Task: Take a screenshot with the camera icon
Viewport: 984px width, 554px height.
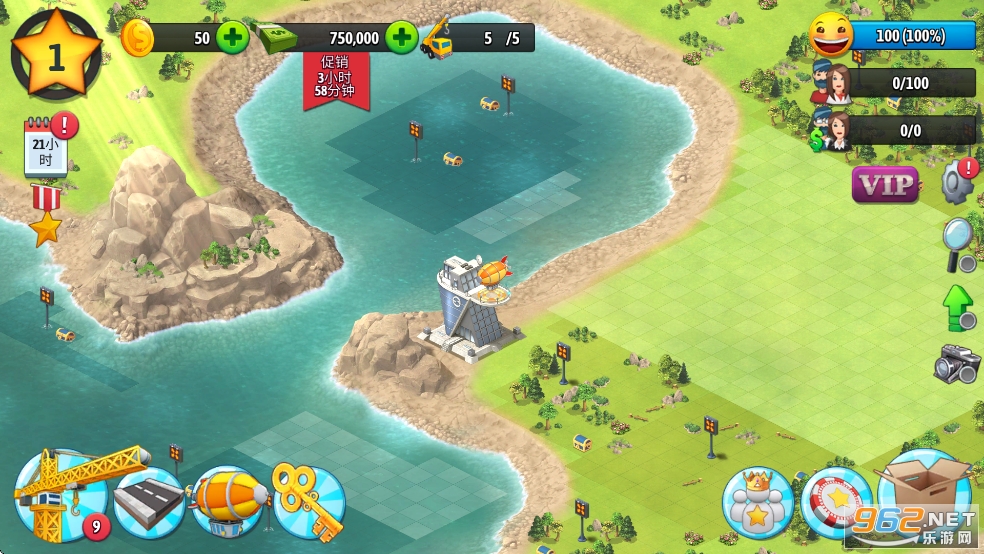Action: point(957,365)
